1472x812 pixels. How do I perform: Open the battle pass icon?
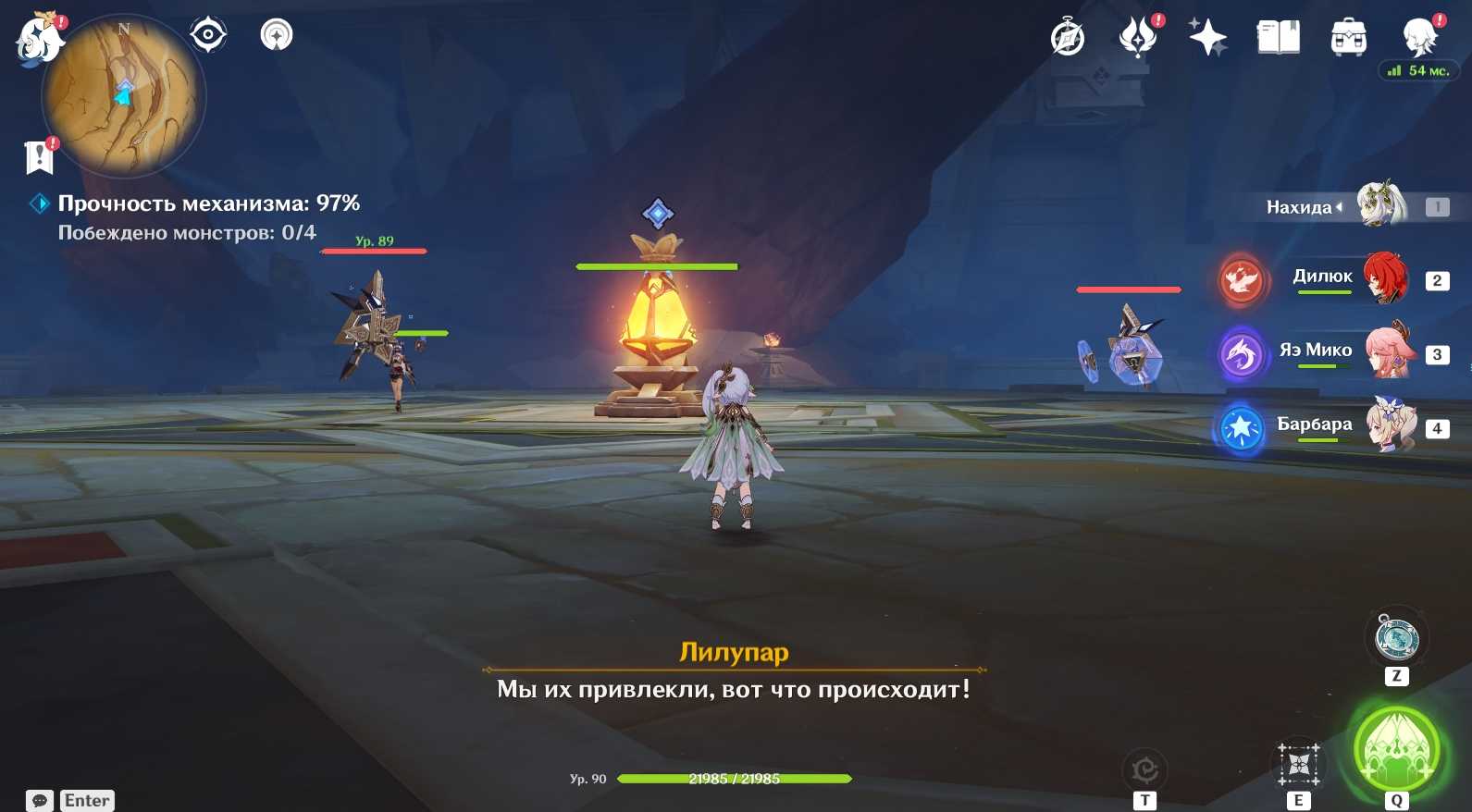coord(1138,38)
